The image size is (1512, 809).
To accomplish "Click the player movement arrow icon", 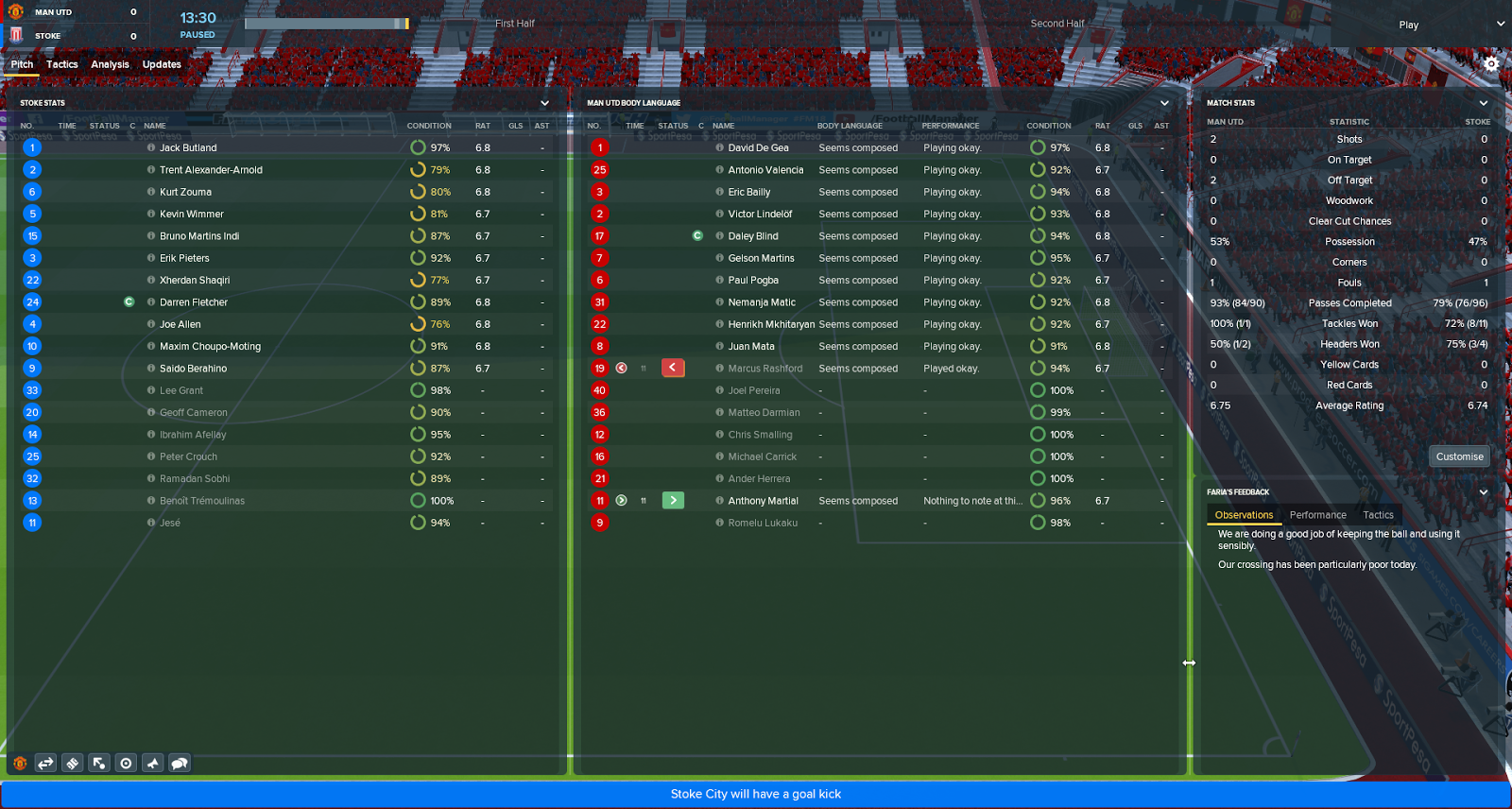I will click(x=98, y=763).
